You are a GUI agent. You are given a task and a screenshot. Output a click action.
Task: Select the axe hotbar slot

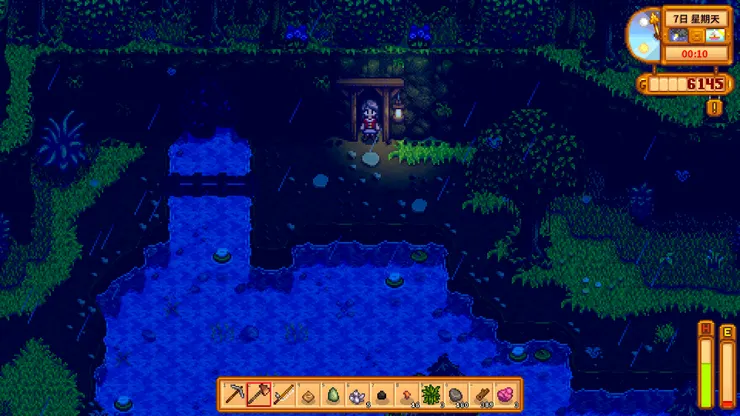pyautogui.click(x=258, y=394)
